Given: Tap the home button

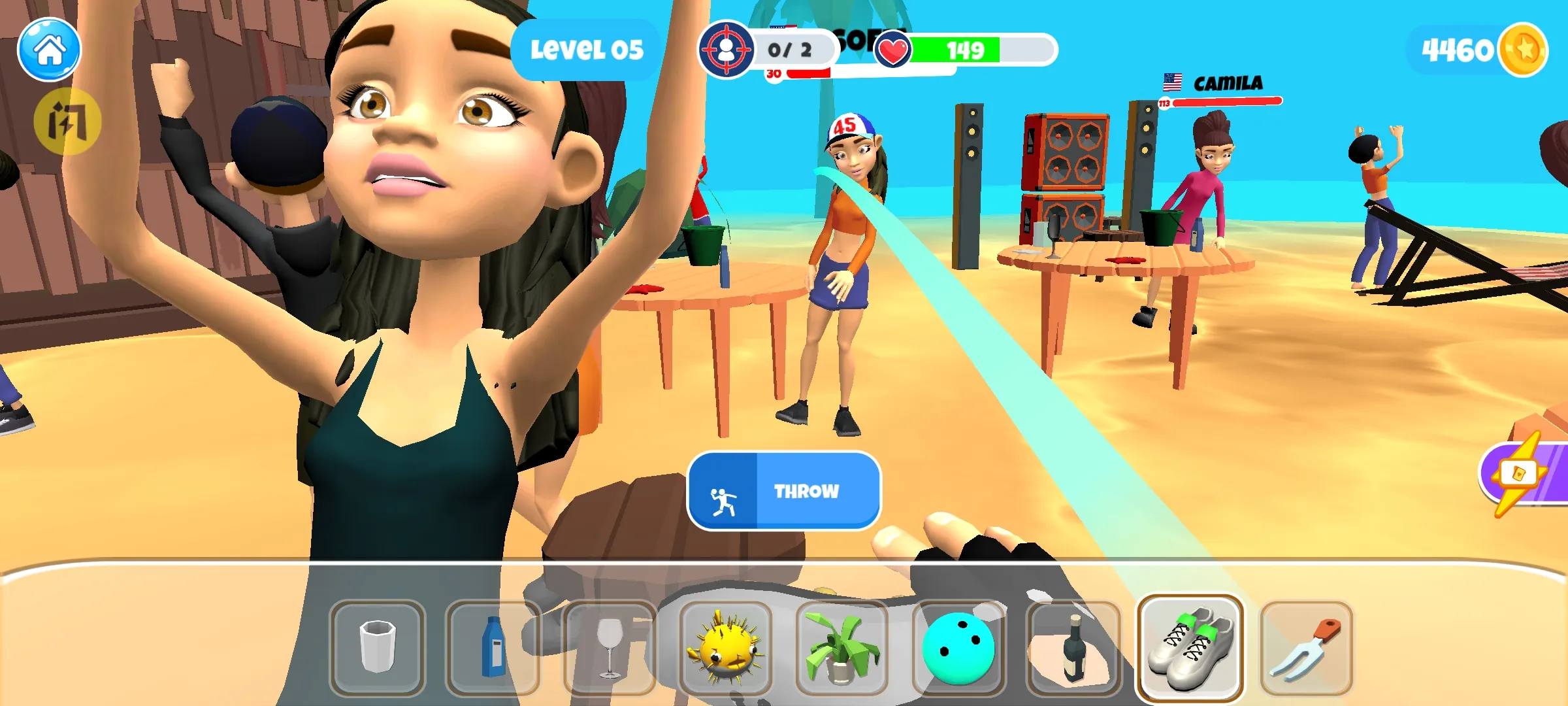Looking at the screenshot, I should click(x=49, y=50).
